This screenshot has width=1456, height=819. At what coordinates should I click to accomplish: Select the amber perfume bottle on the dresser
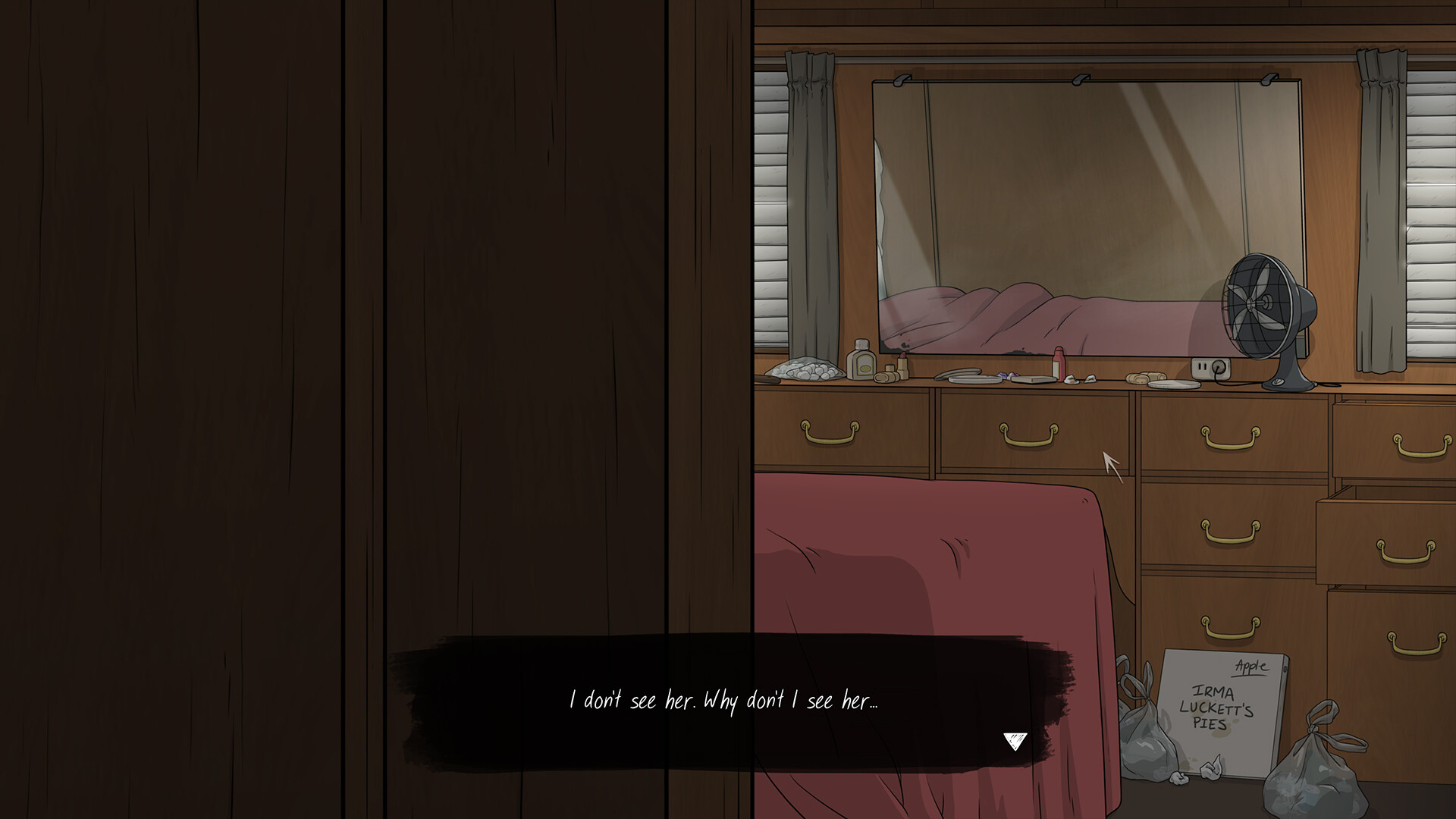pos(862,362)
